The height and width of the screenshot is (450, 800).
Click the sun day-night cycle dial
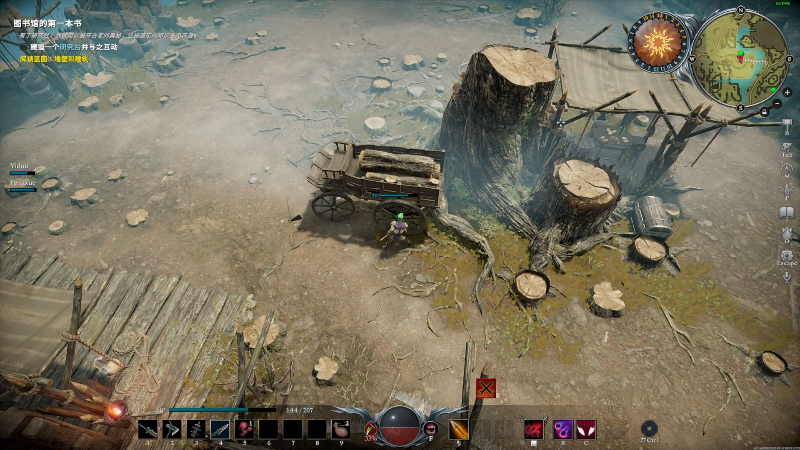[x=658, y=43]
